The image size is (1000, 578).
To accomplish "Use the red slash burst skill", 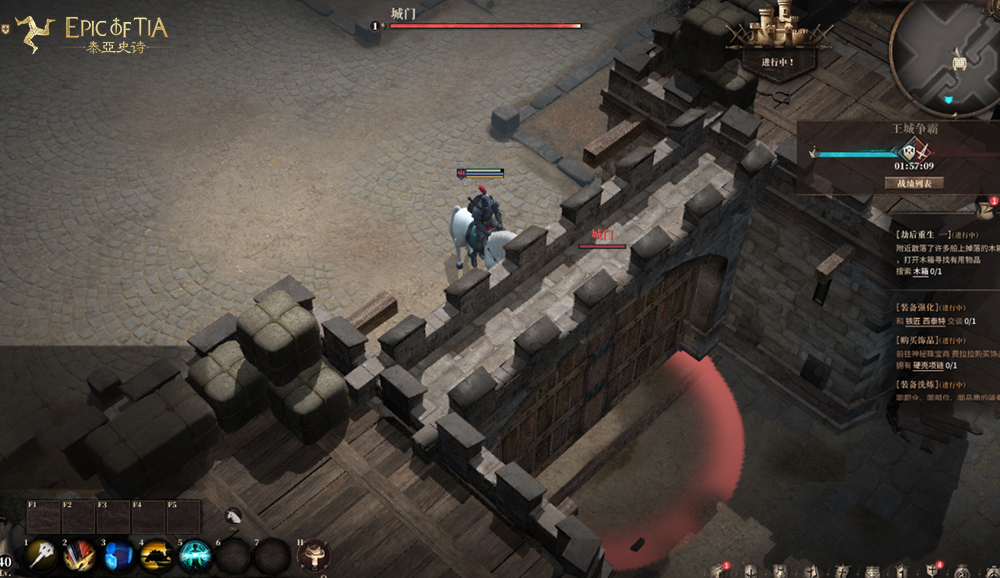I will [x=79, y=555].
